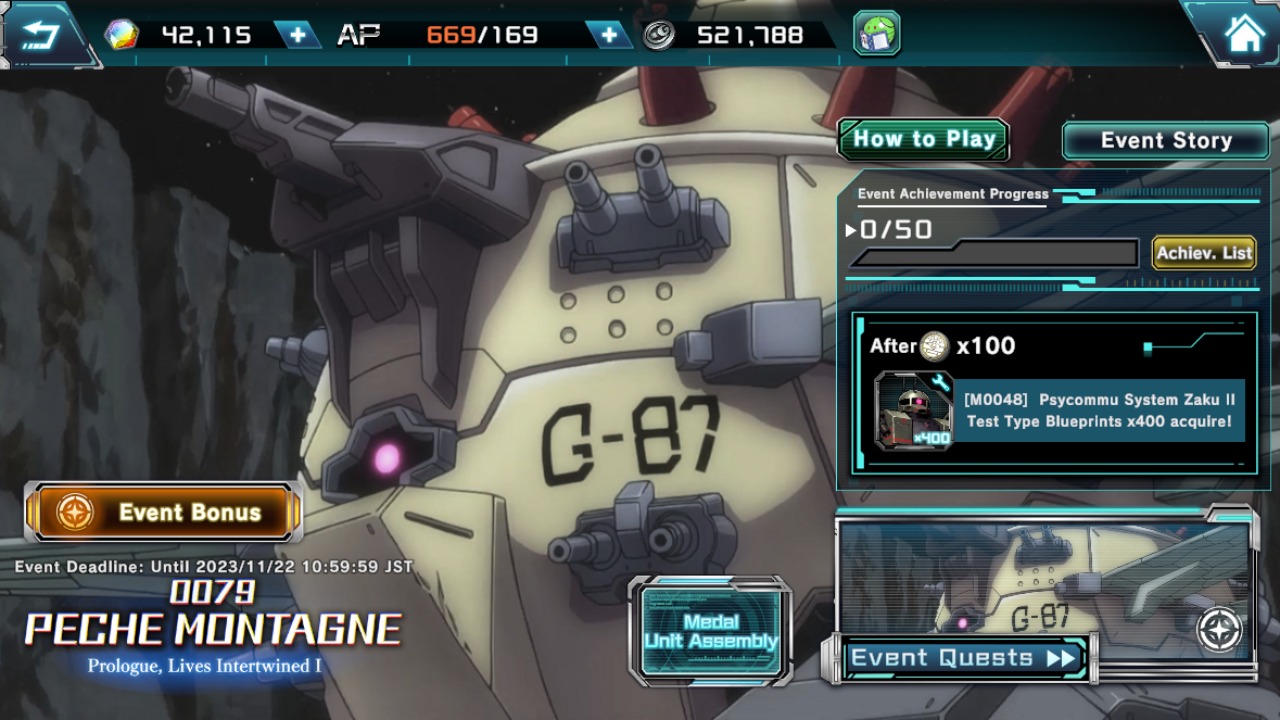Add more rainbow gems with plus button
Image resolution: width=1280 pixels, height=720 pixels.
[298, 35]
